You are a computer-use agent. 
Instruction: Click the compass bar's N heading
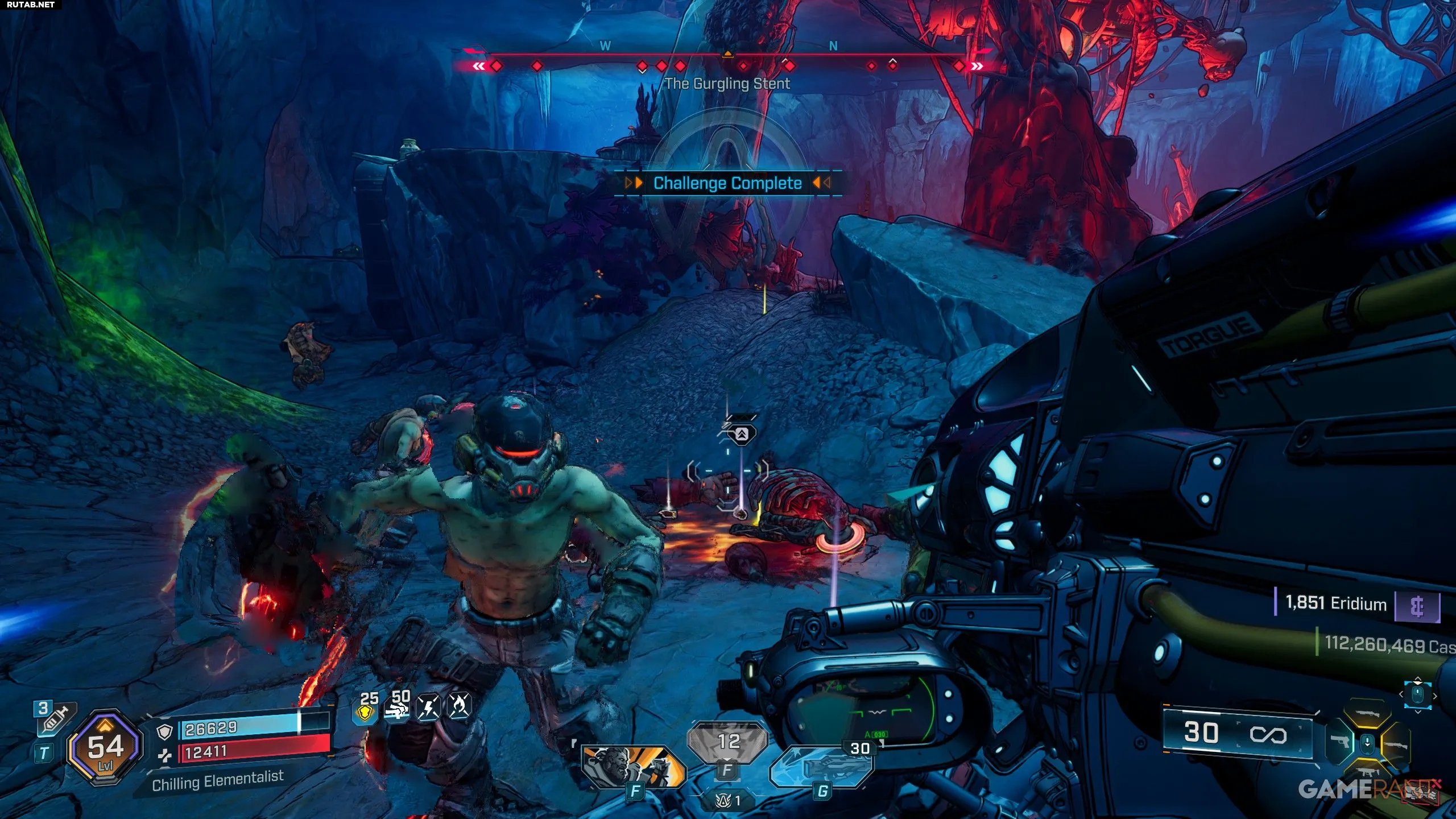833,46
